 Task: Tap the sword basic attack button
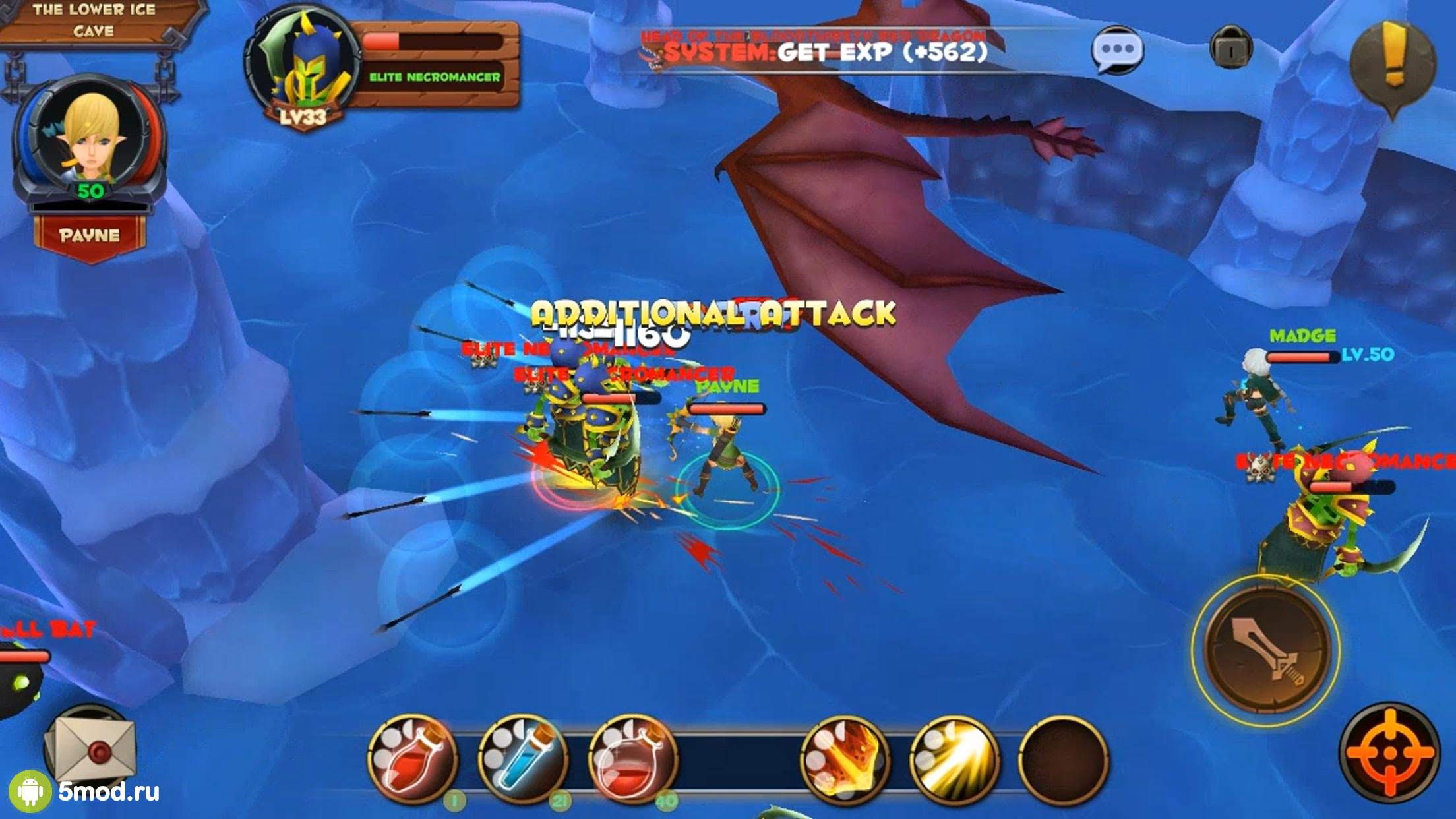click(x=1266, y=650)
